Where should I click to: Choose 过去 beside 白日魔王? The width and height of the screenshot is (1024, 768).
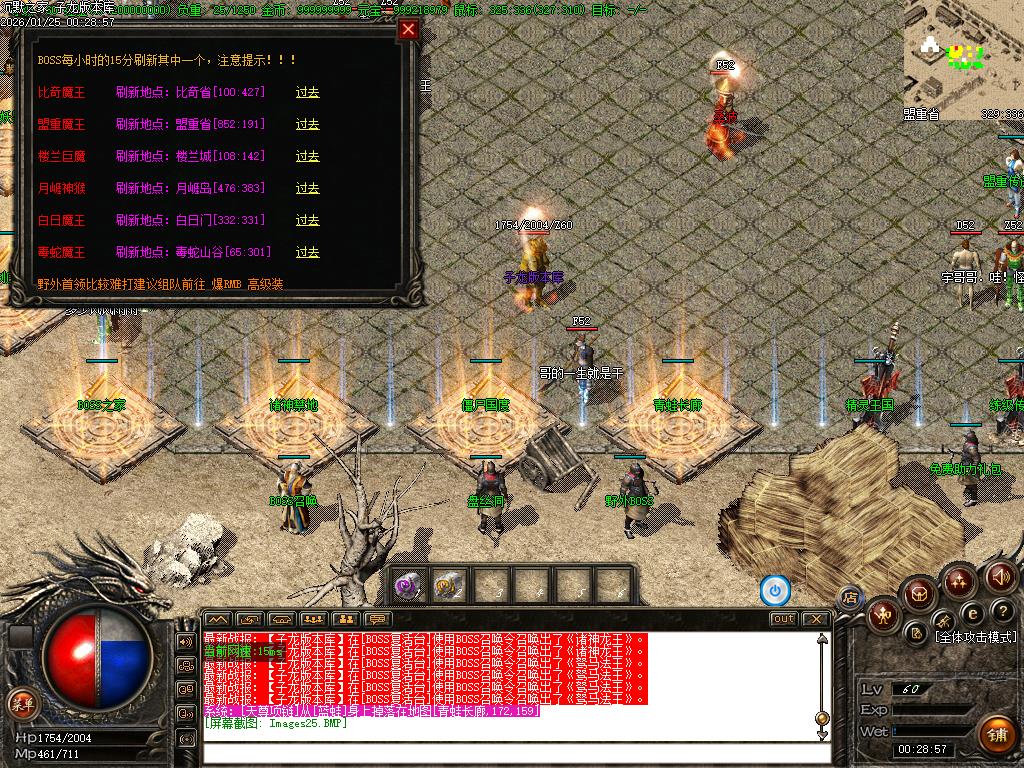click(x=307, y=220)
